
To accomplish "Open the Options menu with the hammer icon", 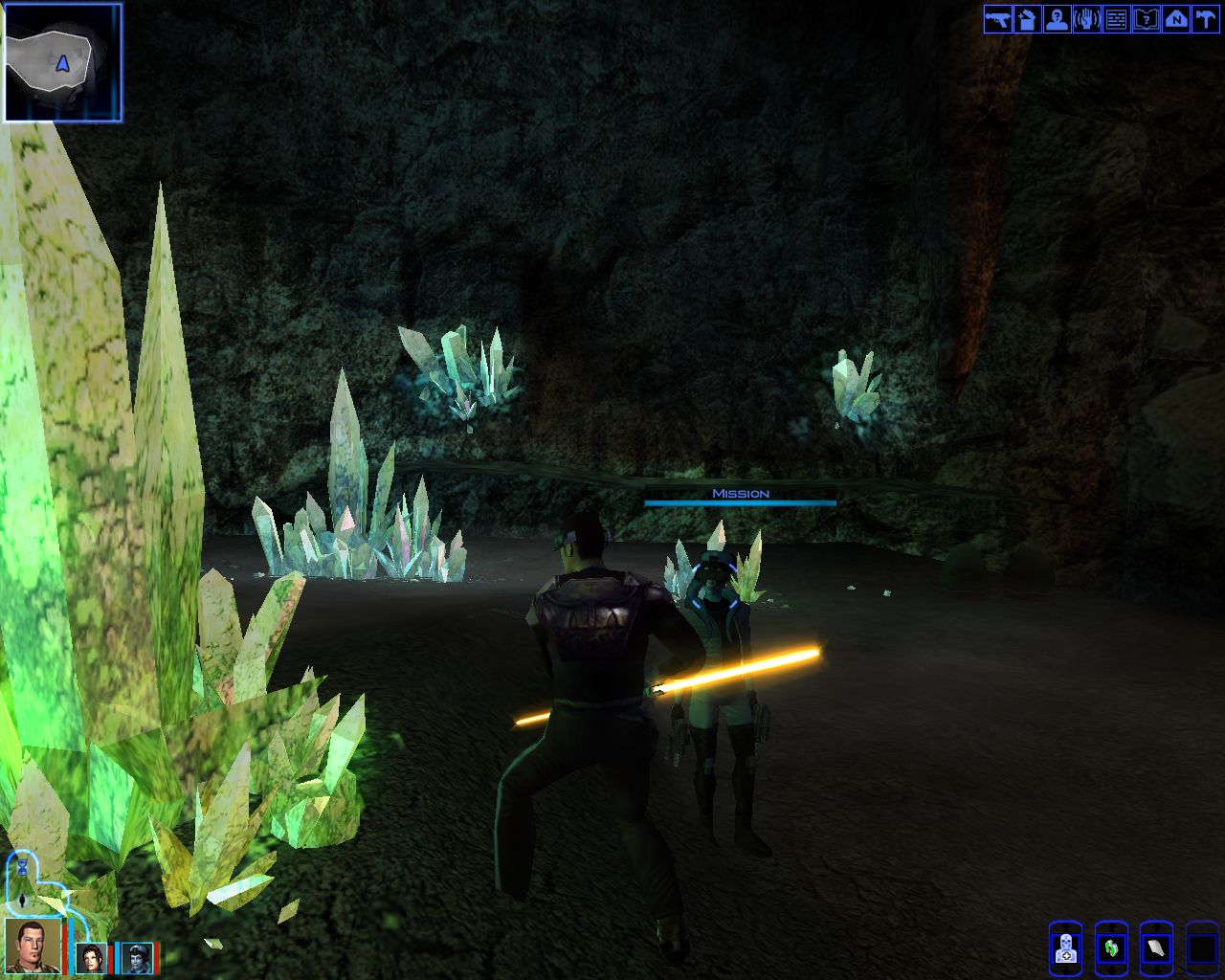I will pos(1205,19).
